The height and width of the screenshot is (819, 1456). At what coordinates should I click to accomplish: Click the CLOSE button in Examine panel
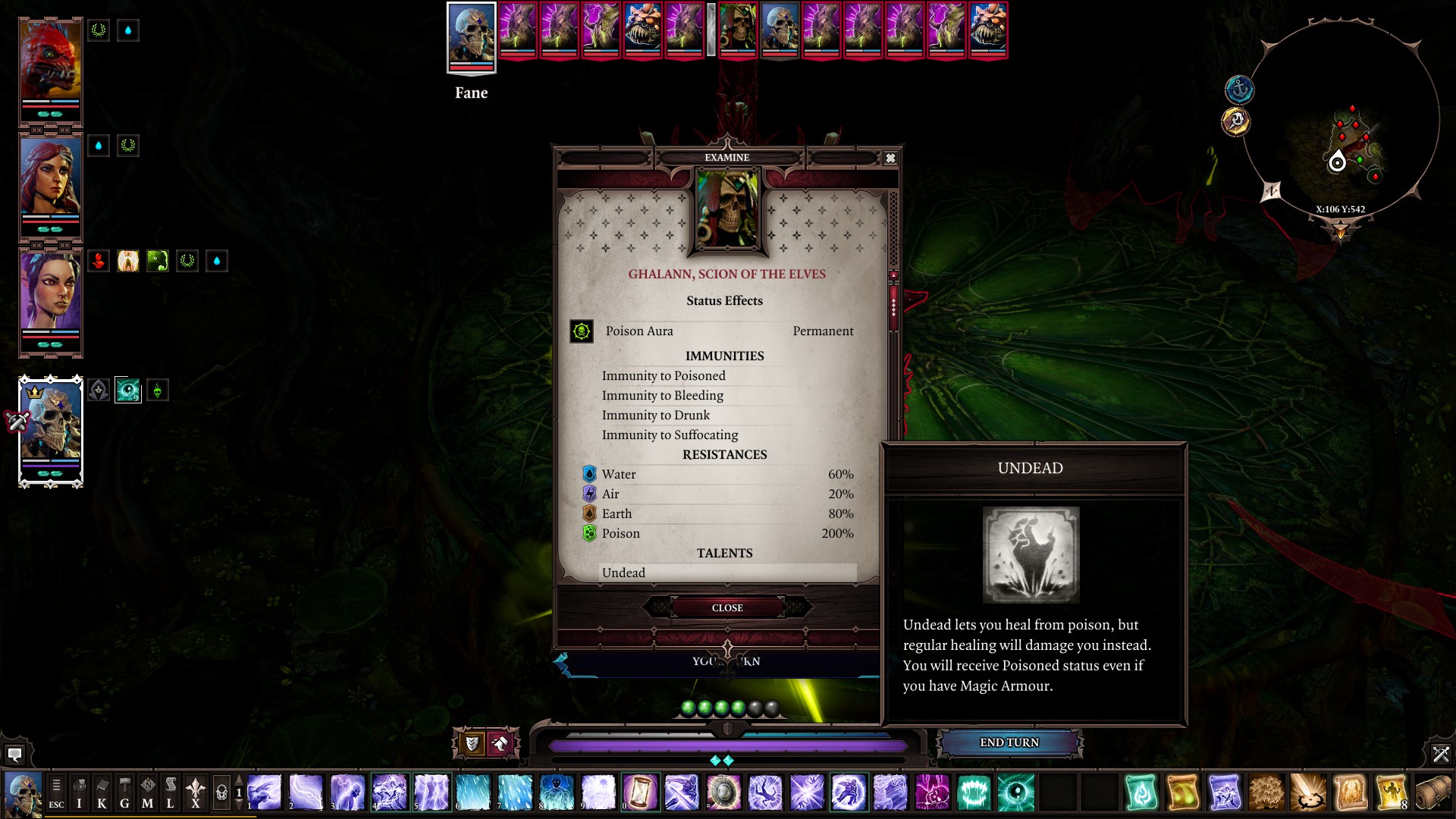(726, 607)
